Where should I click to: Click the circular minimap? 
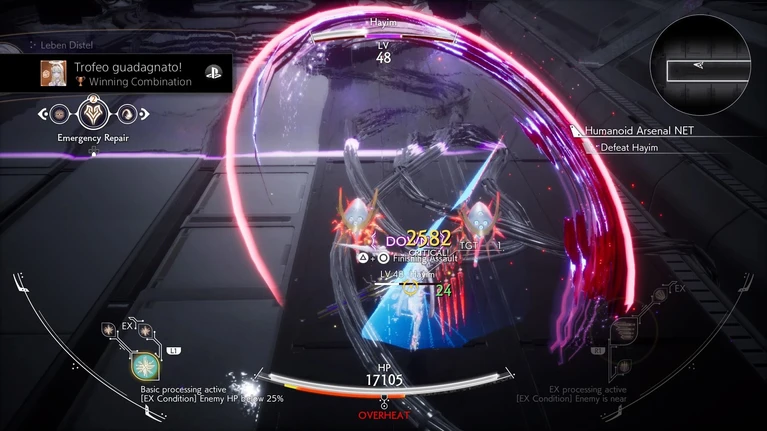coord(700,68)
